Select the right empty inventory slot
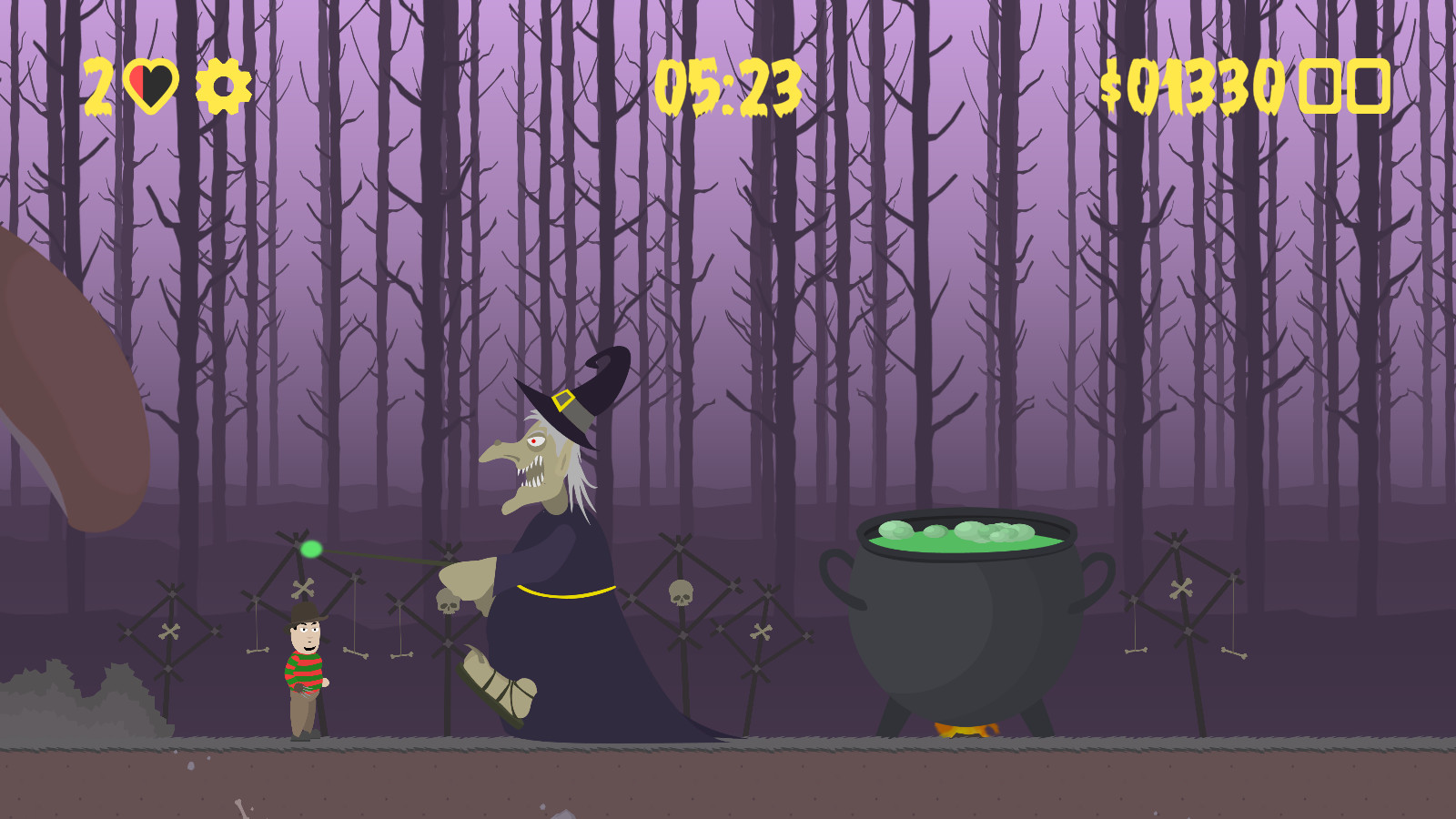The image size is (1456, 819). pos(1367,86)
